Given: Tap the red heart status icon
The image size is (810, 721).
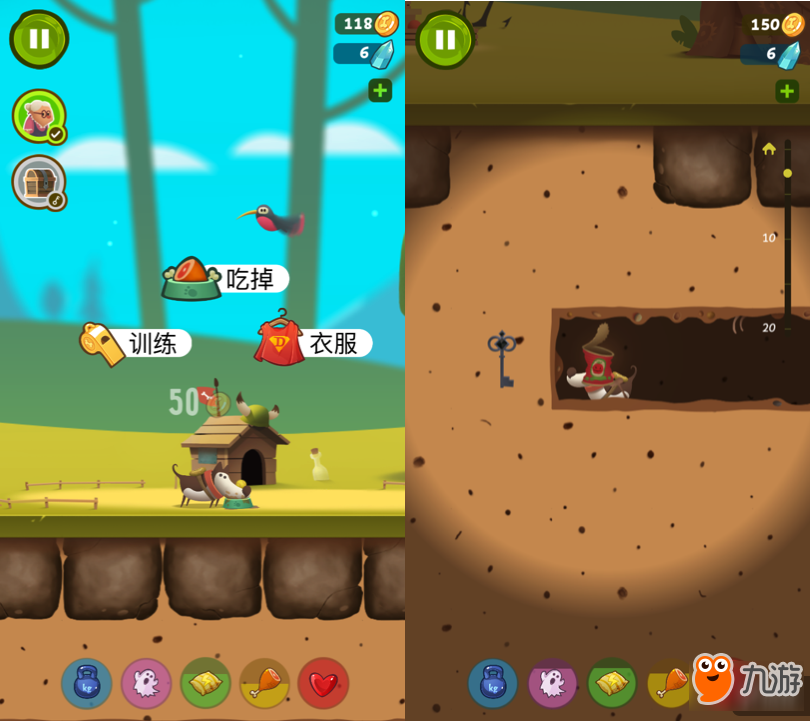Looking at the screenshot, I should (323, 684).
